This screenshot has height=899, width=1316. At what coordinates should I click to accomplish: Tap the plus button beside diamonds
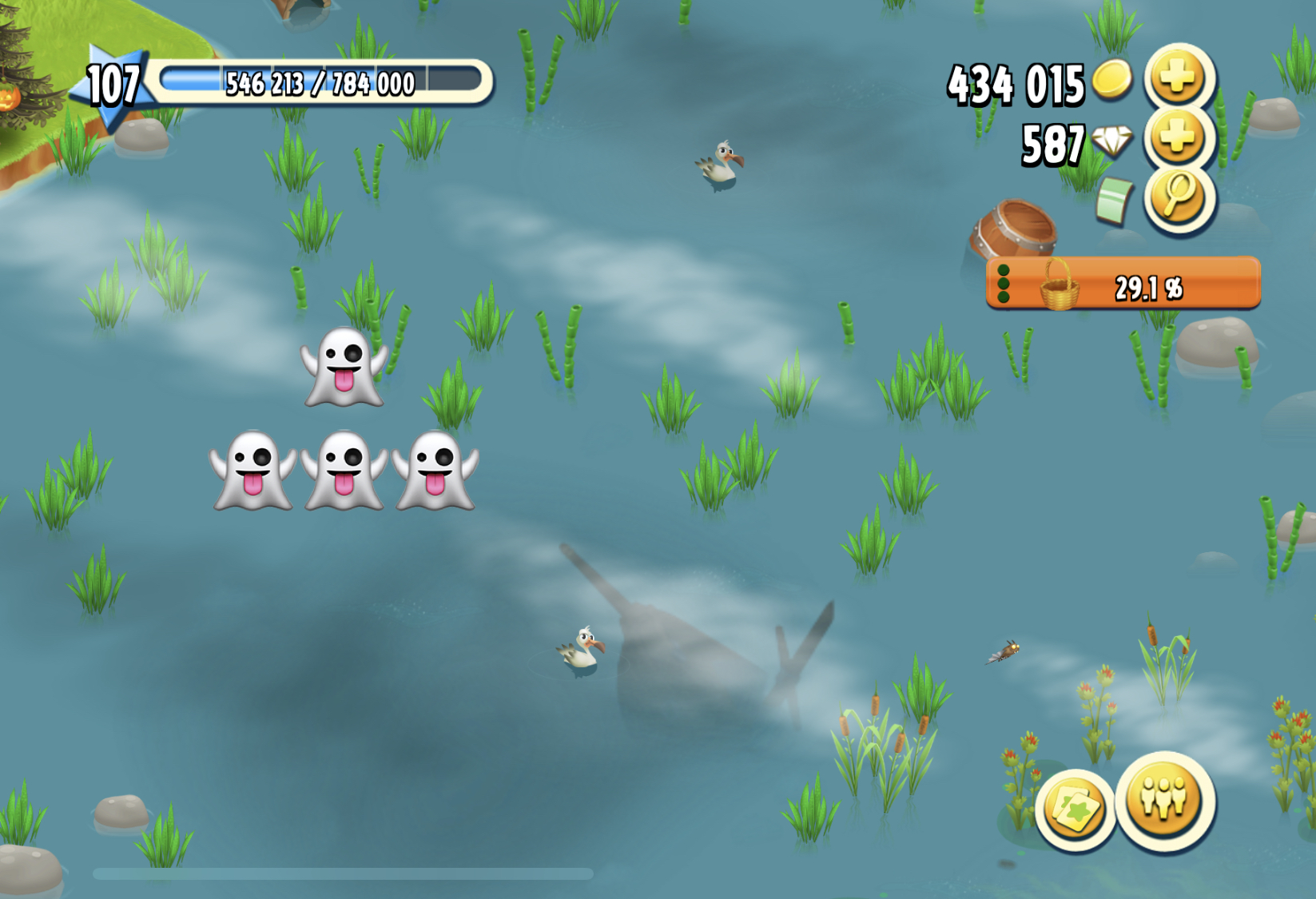(x=1179, y=137)
